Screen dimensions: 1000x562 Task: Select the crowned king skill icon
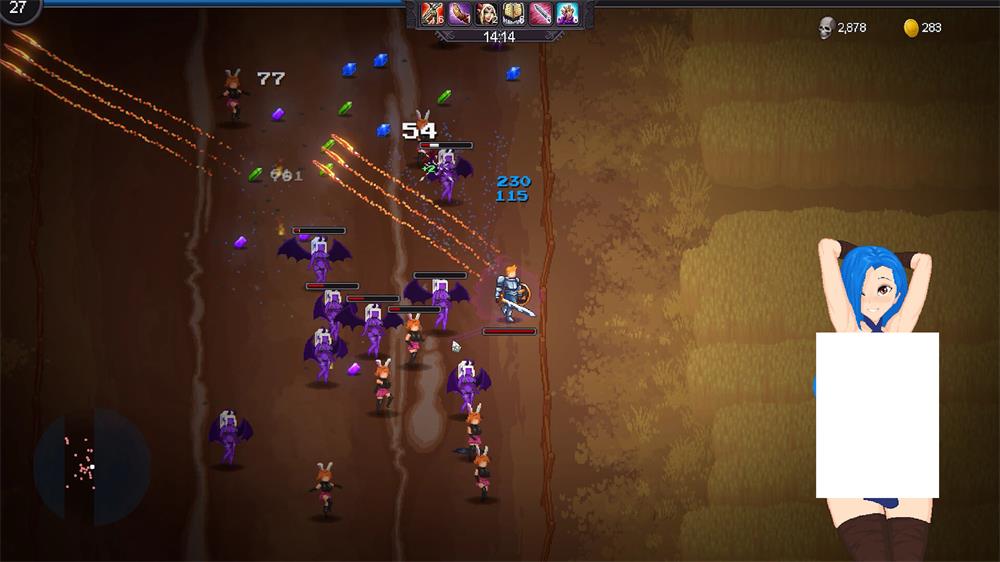click(x=567, y=13)
